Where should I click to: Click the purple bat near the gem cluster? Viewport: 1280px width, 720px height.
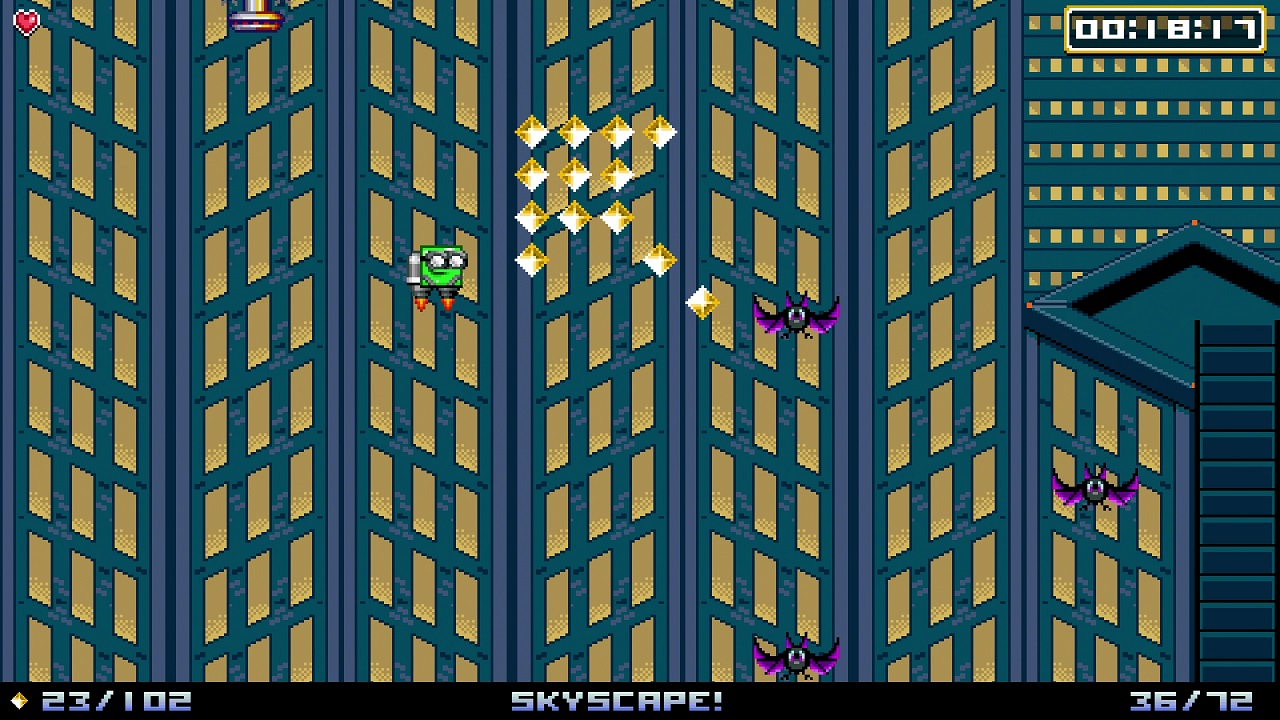coord(795,318)
